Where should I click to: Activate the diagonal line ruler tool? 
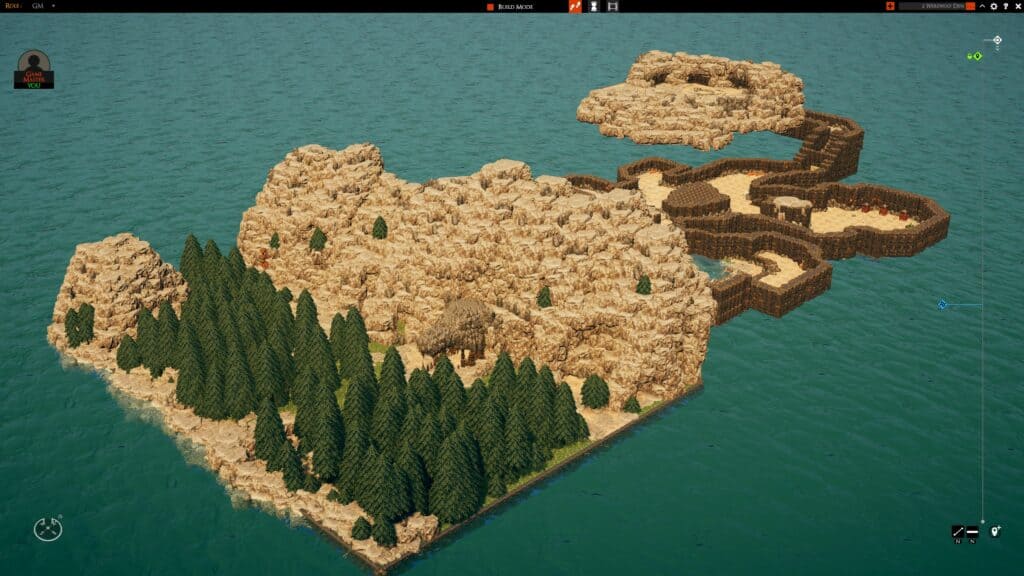point(957,531)
